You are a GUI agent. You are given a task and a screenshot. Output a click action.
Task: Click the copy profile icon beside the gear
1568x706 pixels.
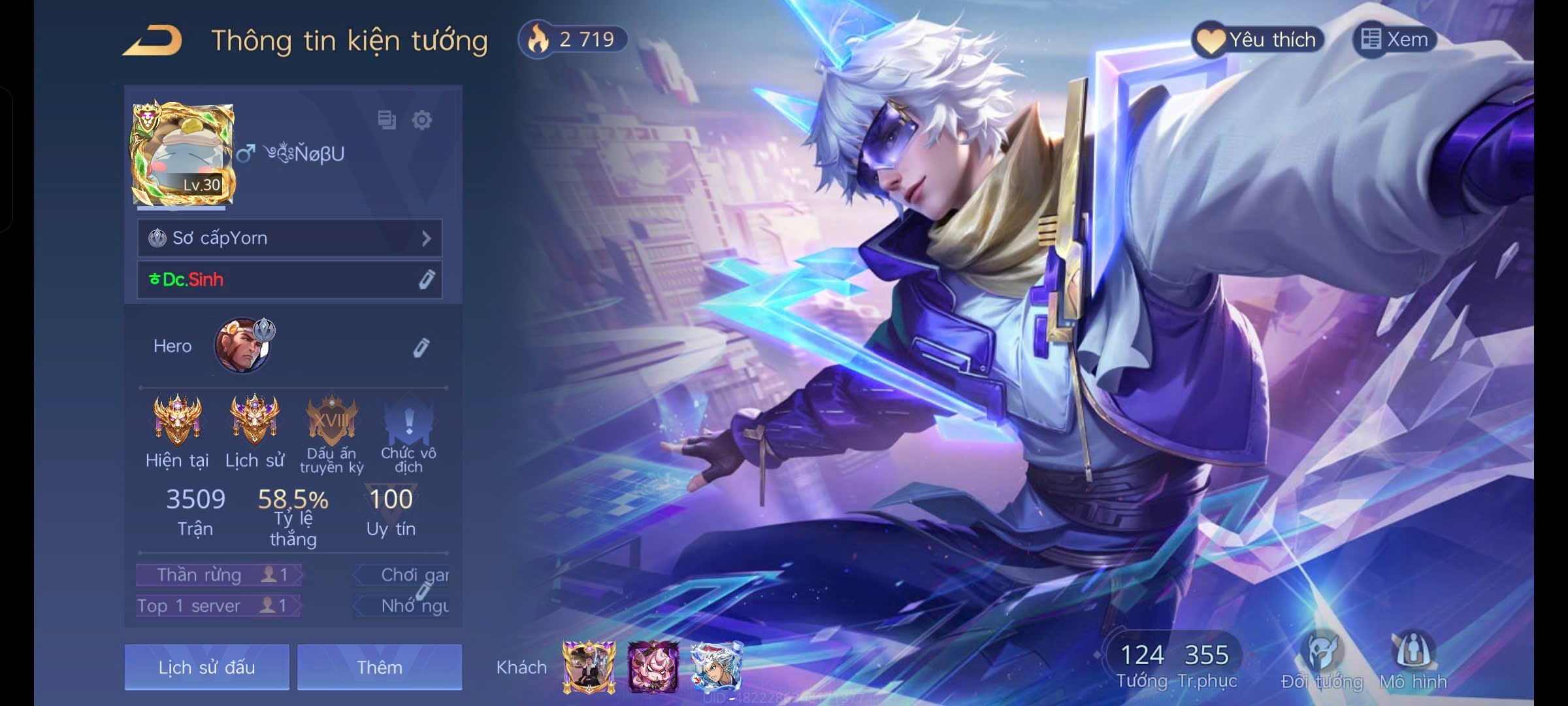[x=387, y=120]
